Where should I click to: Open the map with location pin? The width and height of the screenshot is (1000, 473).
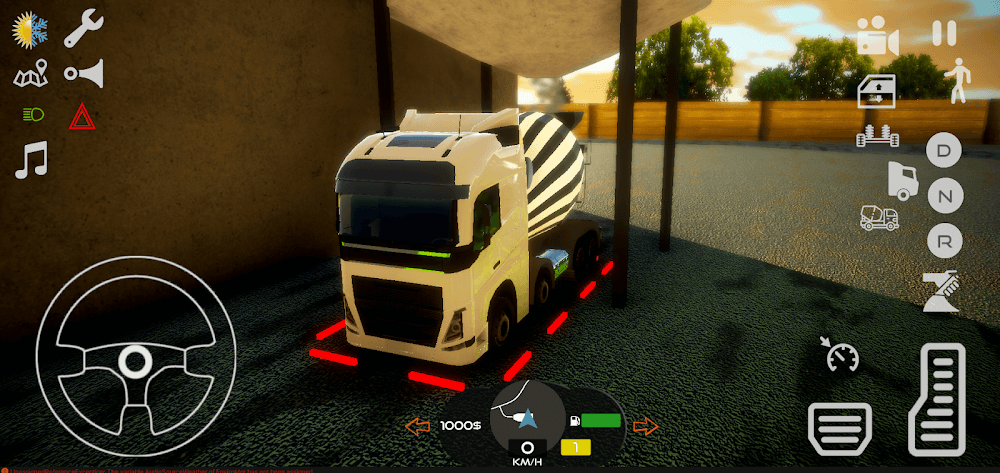click(x=31, y=74)
